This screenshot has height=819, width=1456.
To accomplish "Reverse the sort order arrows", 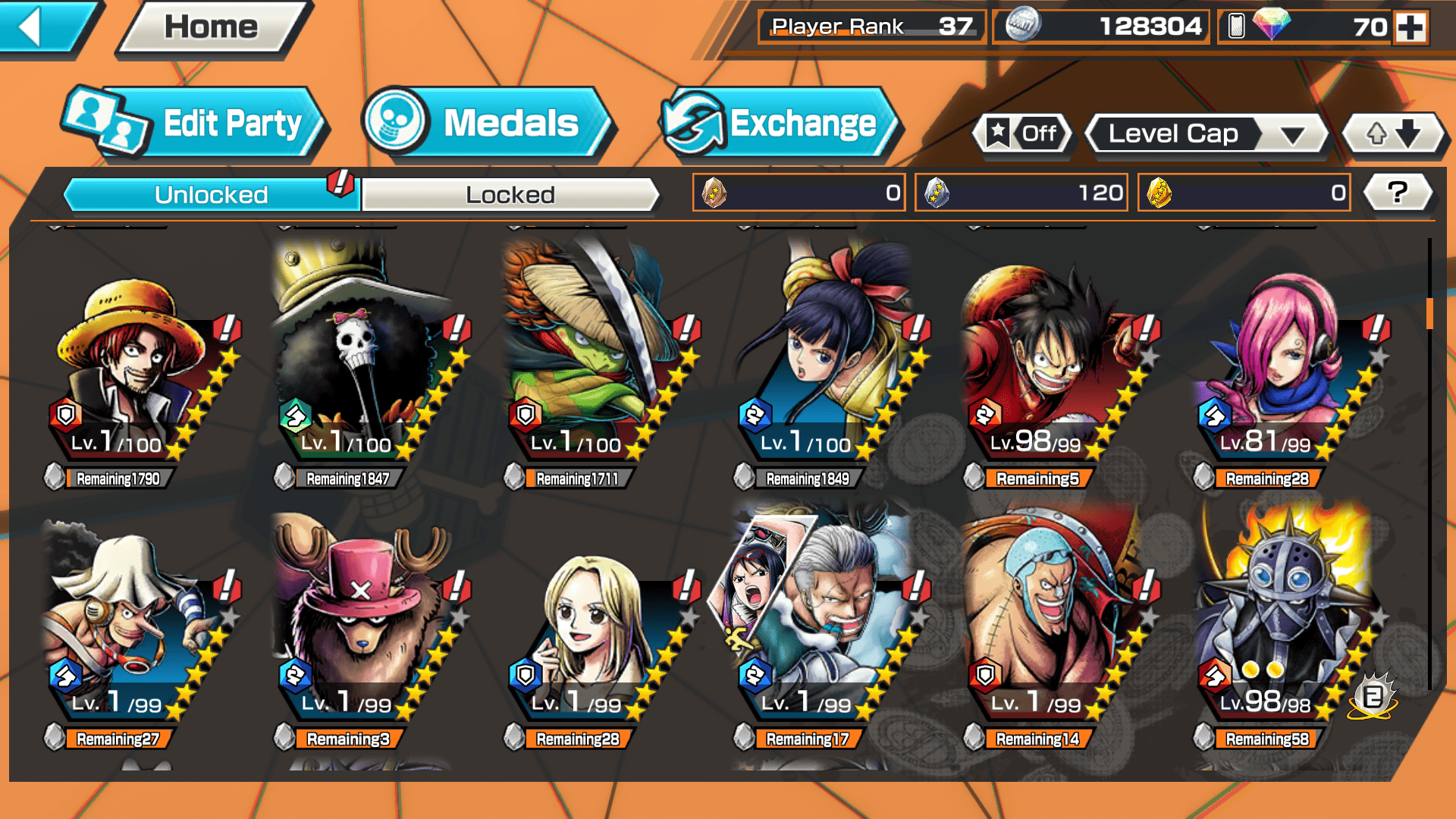I will pyautogui.click(x=1392, y=134).
